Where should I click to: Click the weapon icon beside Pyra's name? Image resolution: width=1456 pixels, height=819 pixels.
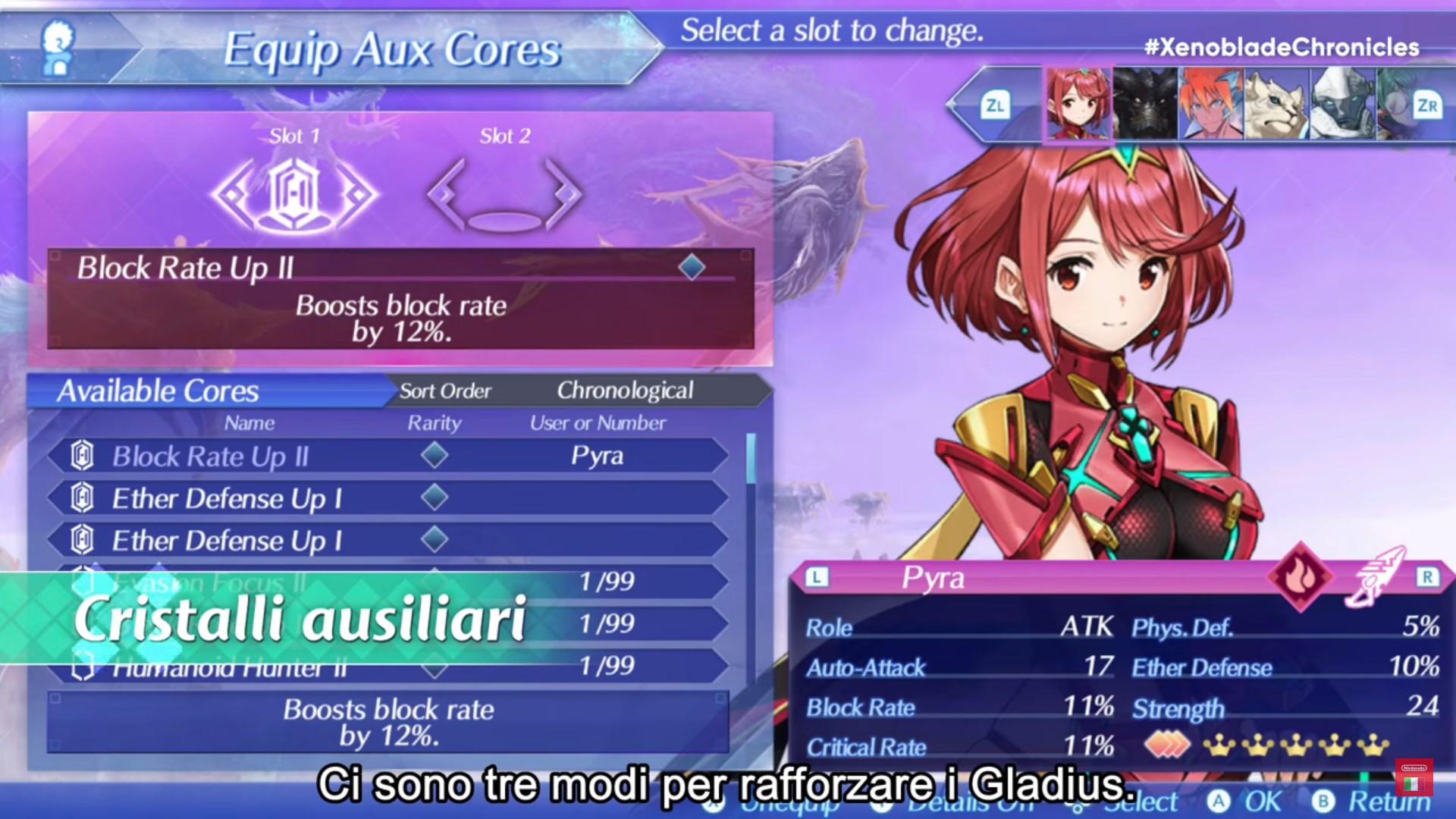(1375, 576)
